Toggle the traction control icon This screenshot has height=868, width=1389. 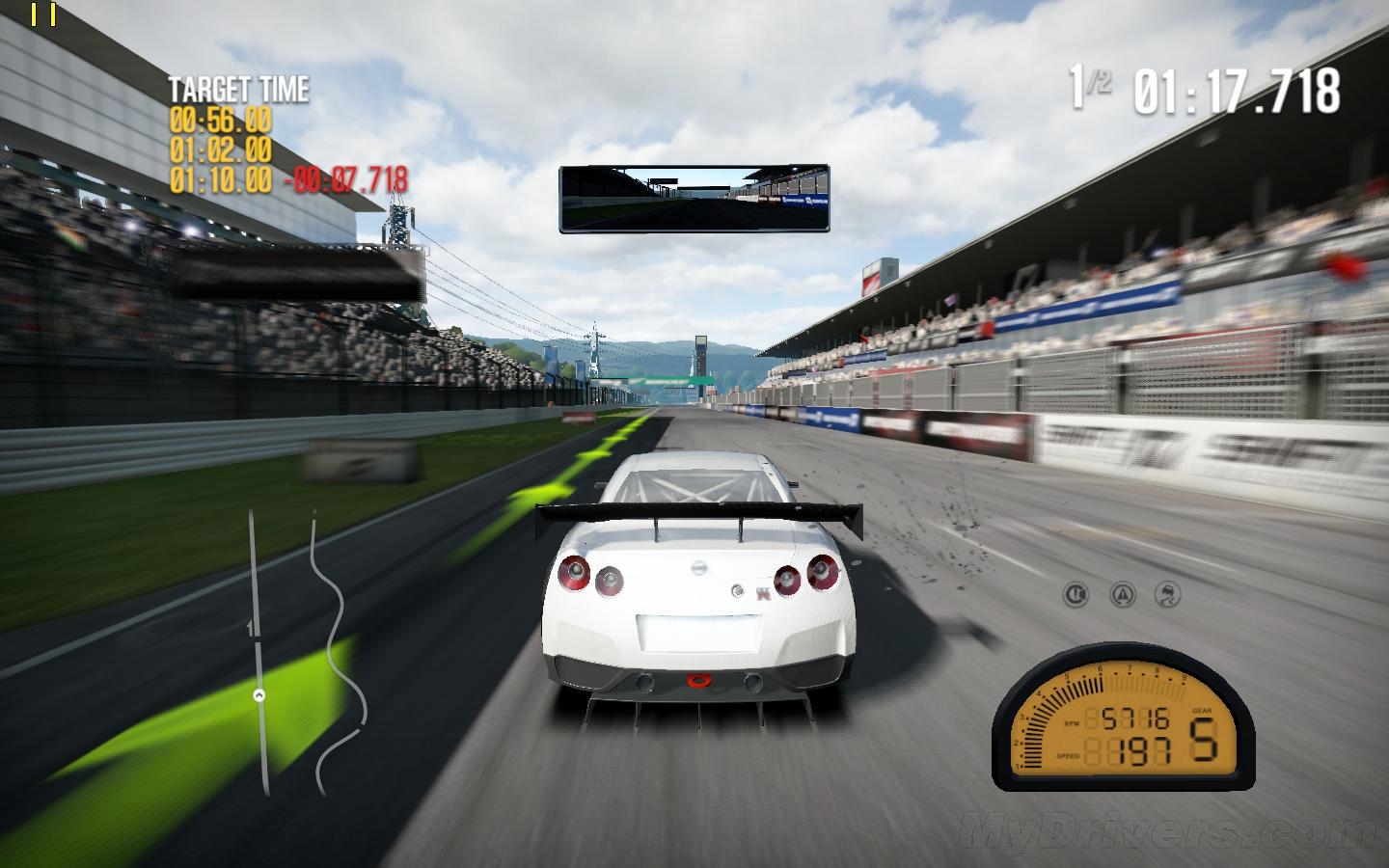tap(1121, 595)
